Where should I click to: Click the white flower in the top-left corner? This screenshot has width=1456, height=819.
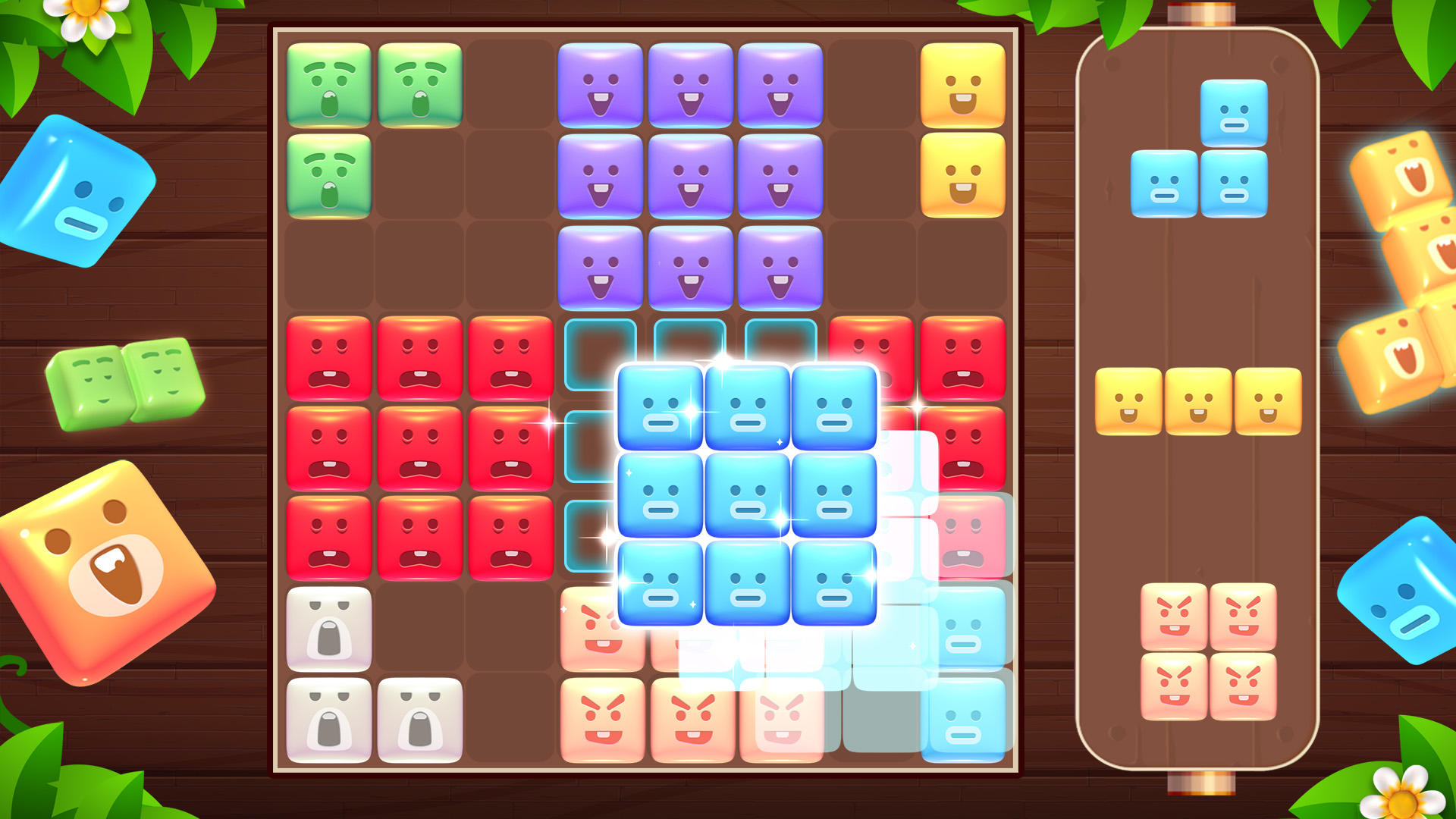[83, 11]
